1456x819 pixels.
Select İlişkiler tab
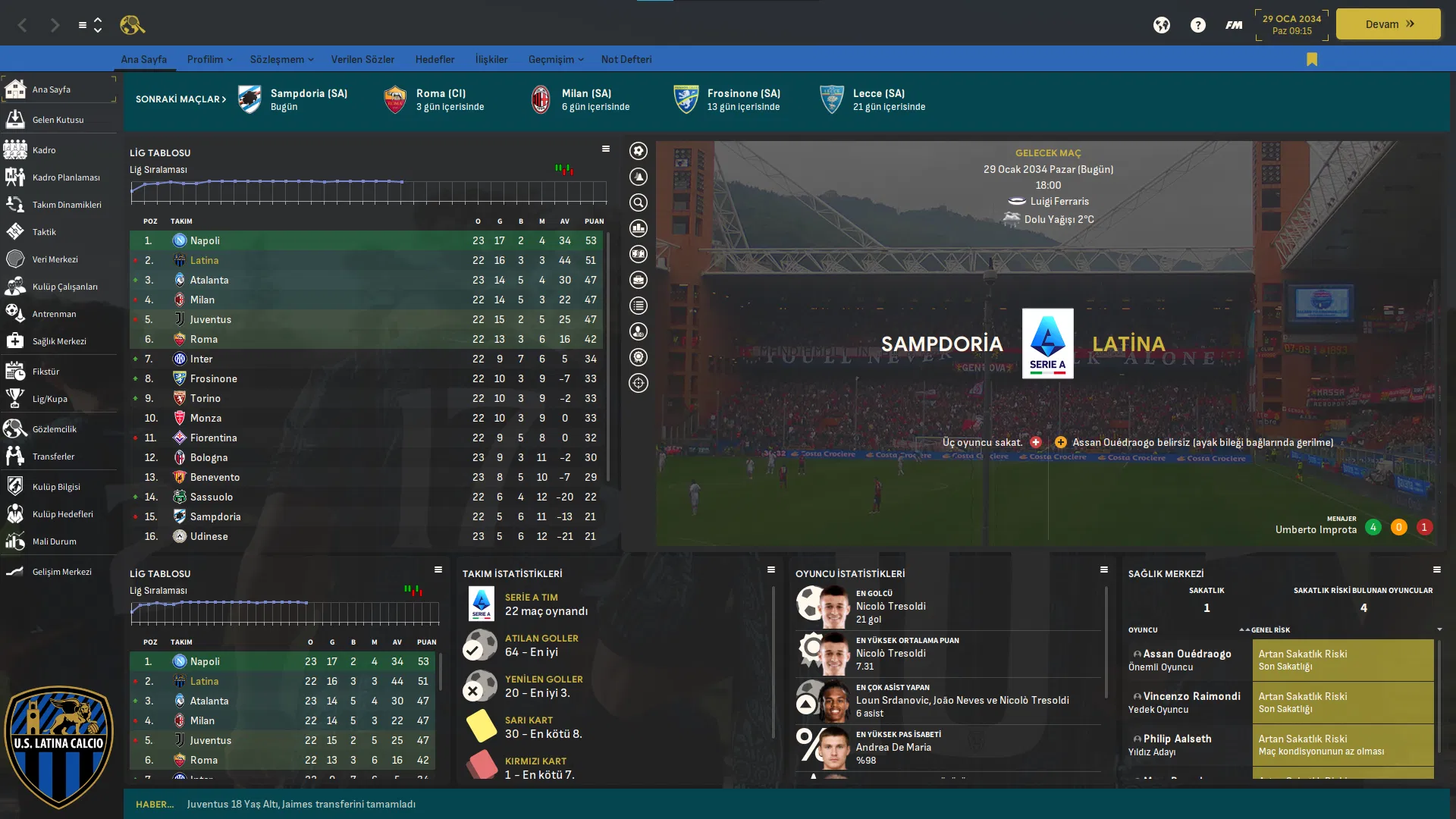click(x=491, y=59)
